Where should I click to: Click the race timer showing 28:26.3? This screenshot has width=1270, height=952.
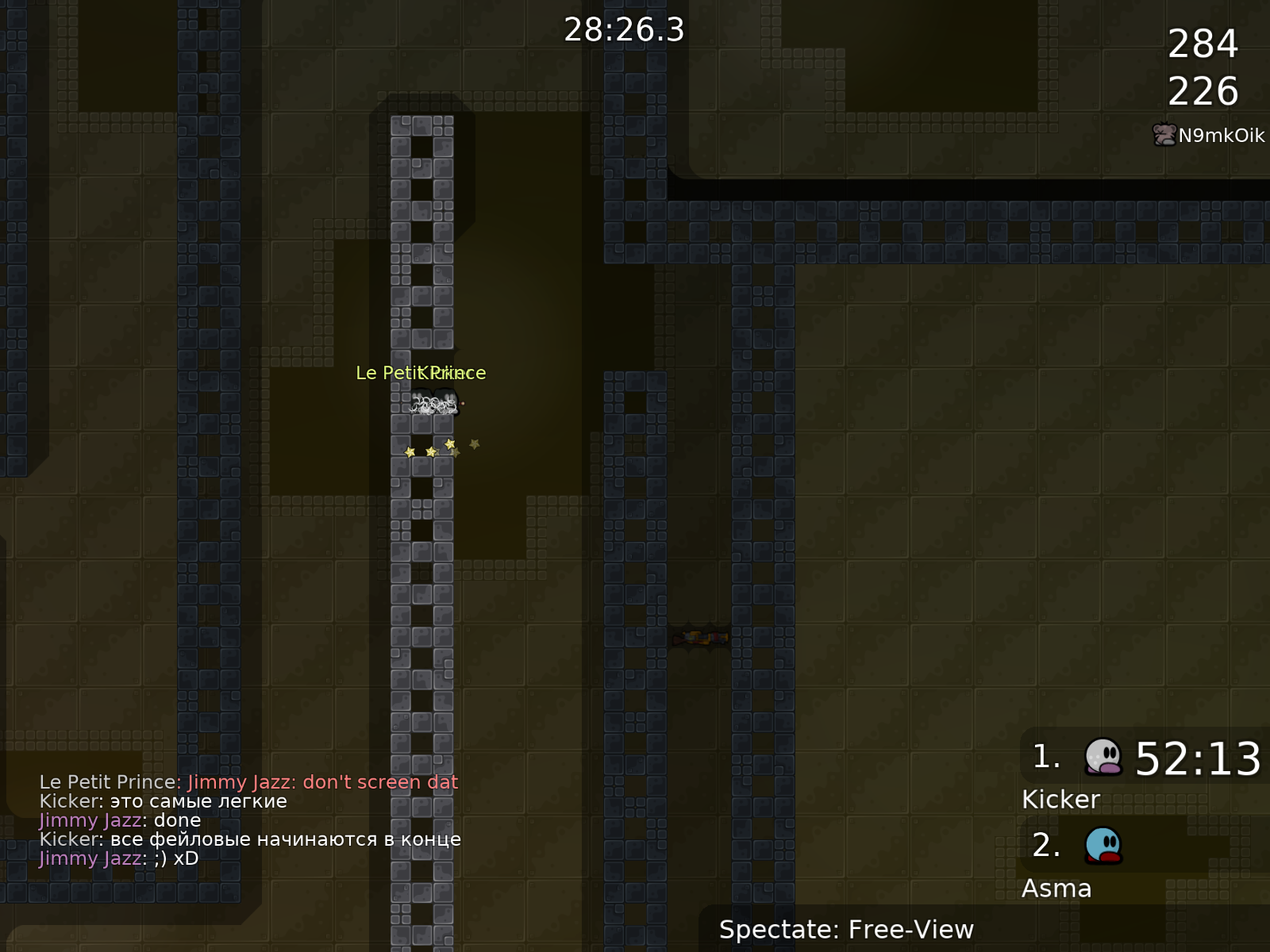(x=623, y=30)
